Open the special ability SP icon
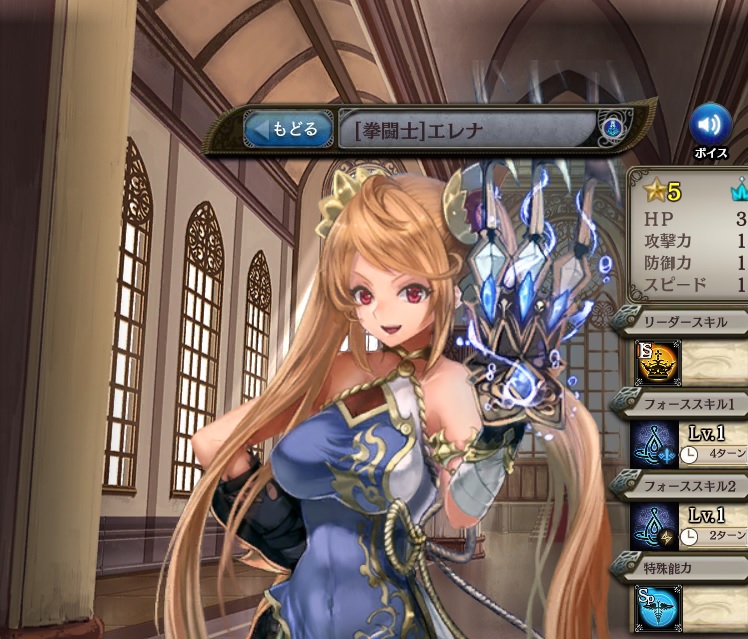The image size is (748, 639). coord(657,609)
